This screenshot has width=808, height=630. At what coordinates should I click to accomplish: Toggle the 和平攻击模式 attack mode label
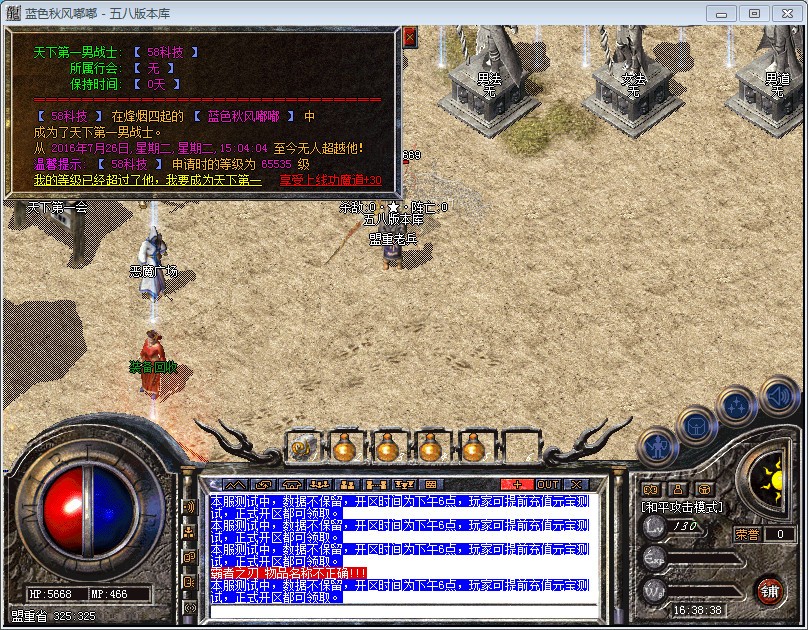pyautogui.click(x=681, y=507)
